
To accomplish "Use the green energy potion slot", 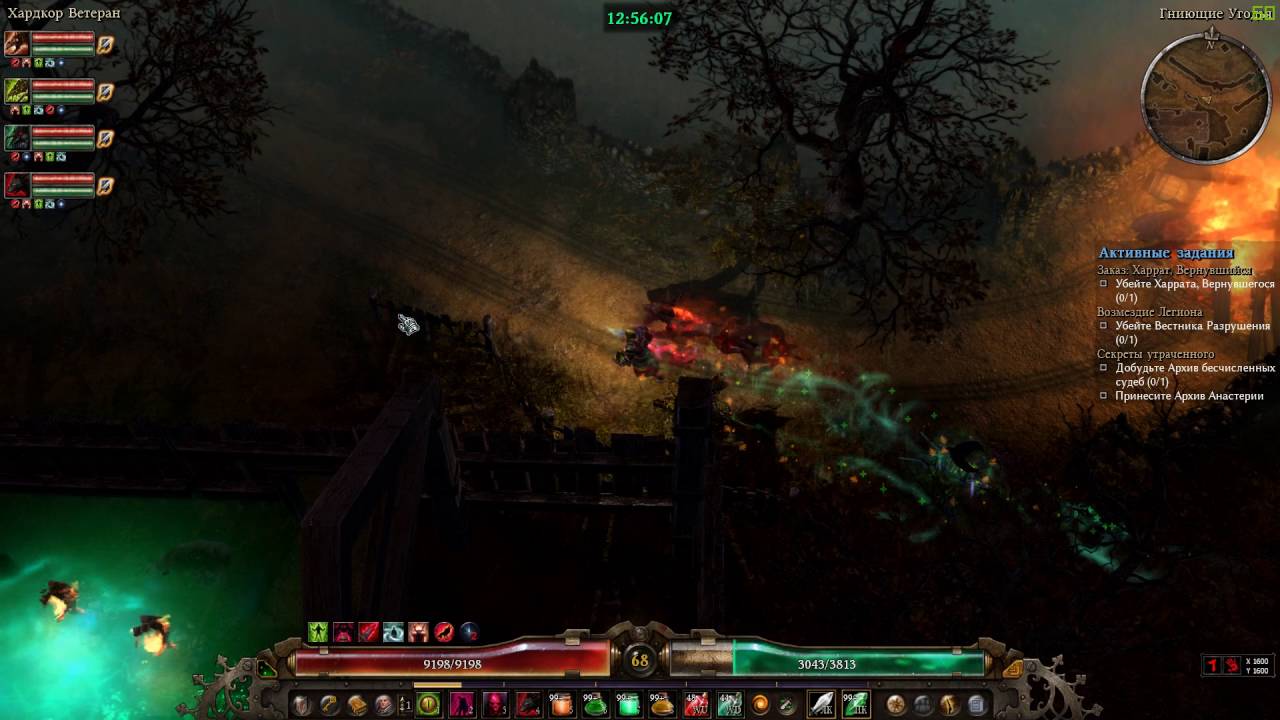I will [x=596, y=705].
